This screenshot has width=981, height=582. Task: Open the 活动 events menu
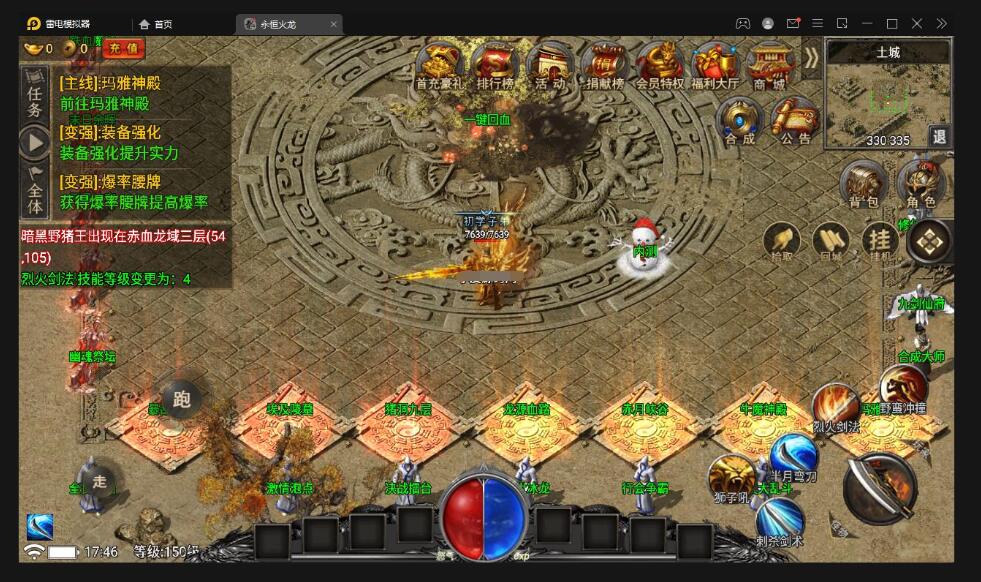(549, 66)
